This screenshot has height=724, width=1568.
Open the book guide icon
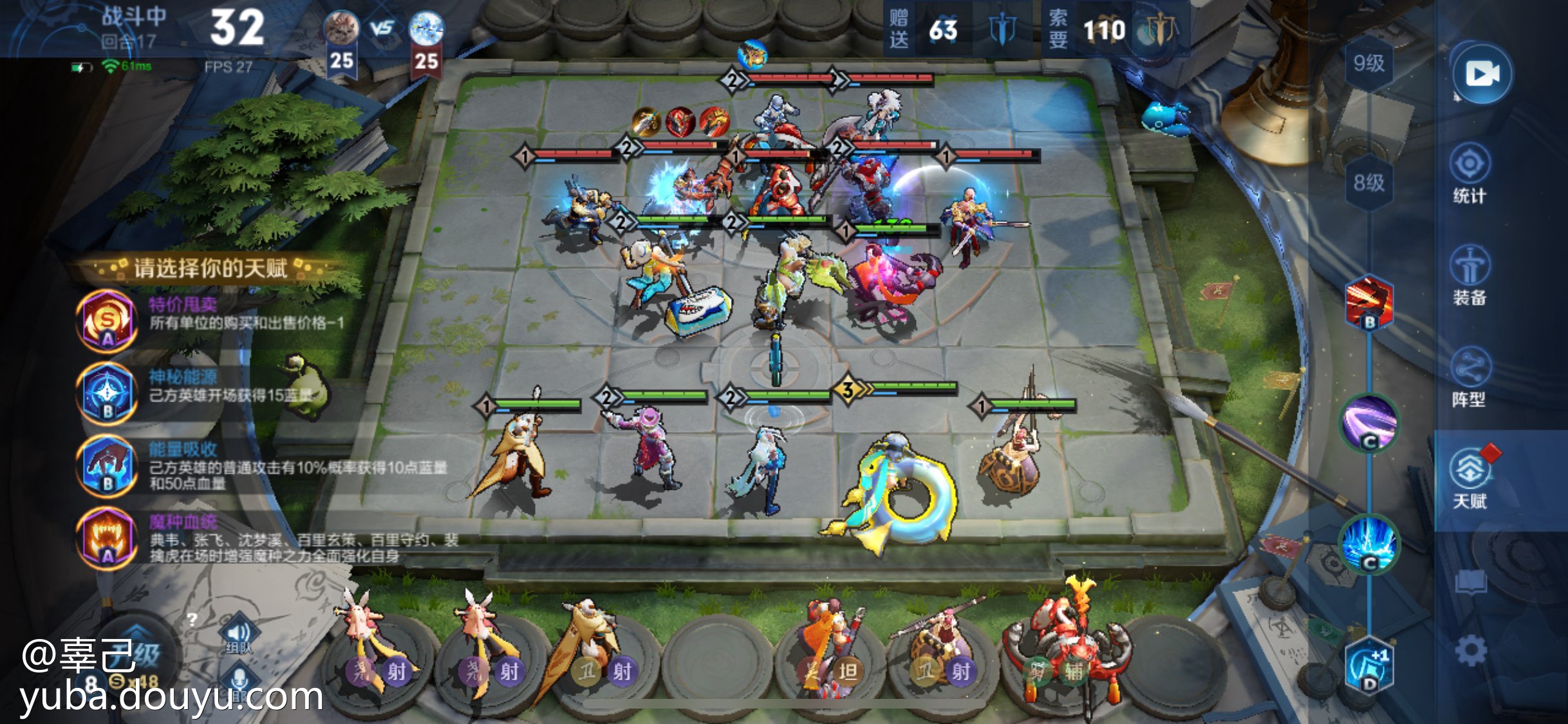1471,582
